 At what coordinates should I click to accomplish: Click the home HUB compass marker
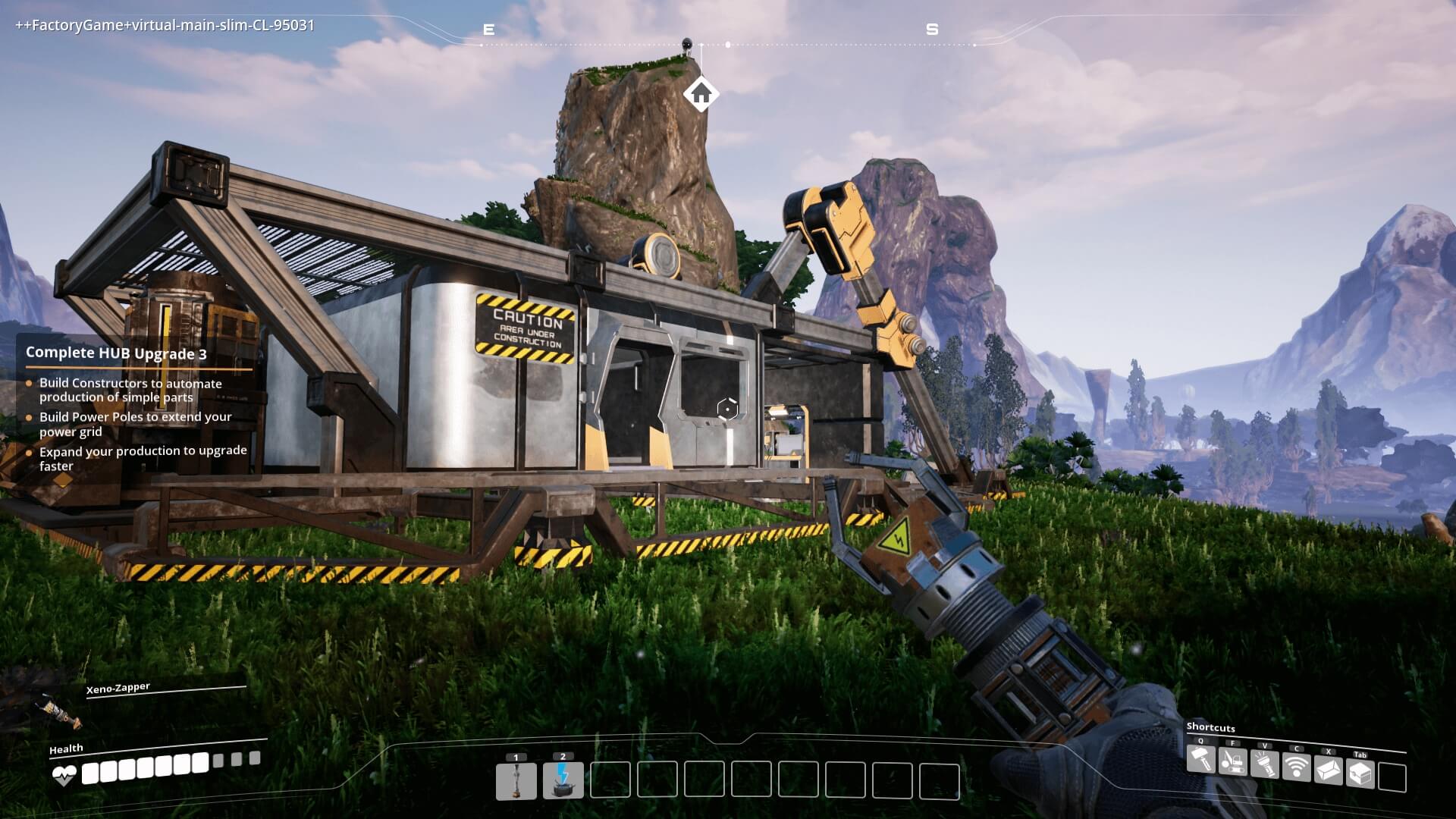coord(701,94)
